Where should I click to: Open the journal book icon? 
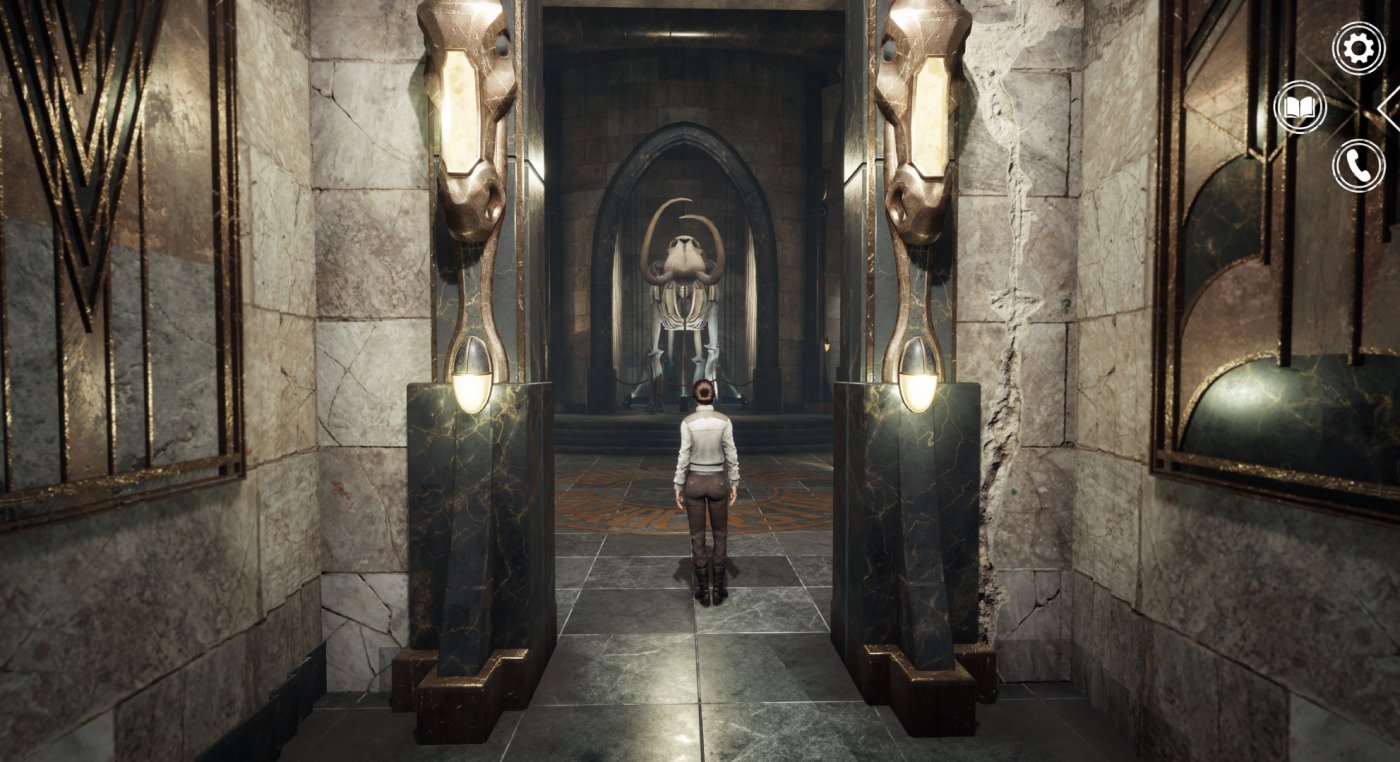(x=1299, y=107)
